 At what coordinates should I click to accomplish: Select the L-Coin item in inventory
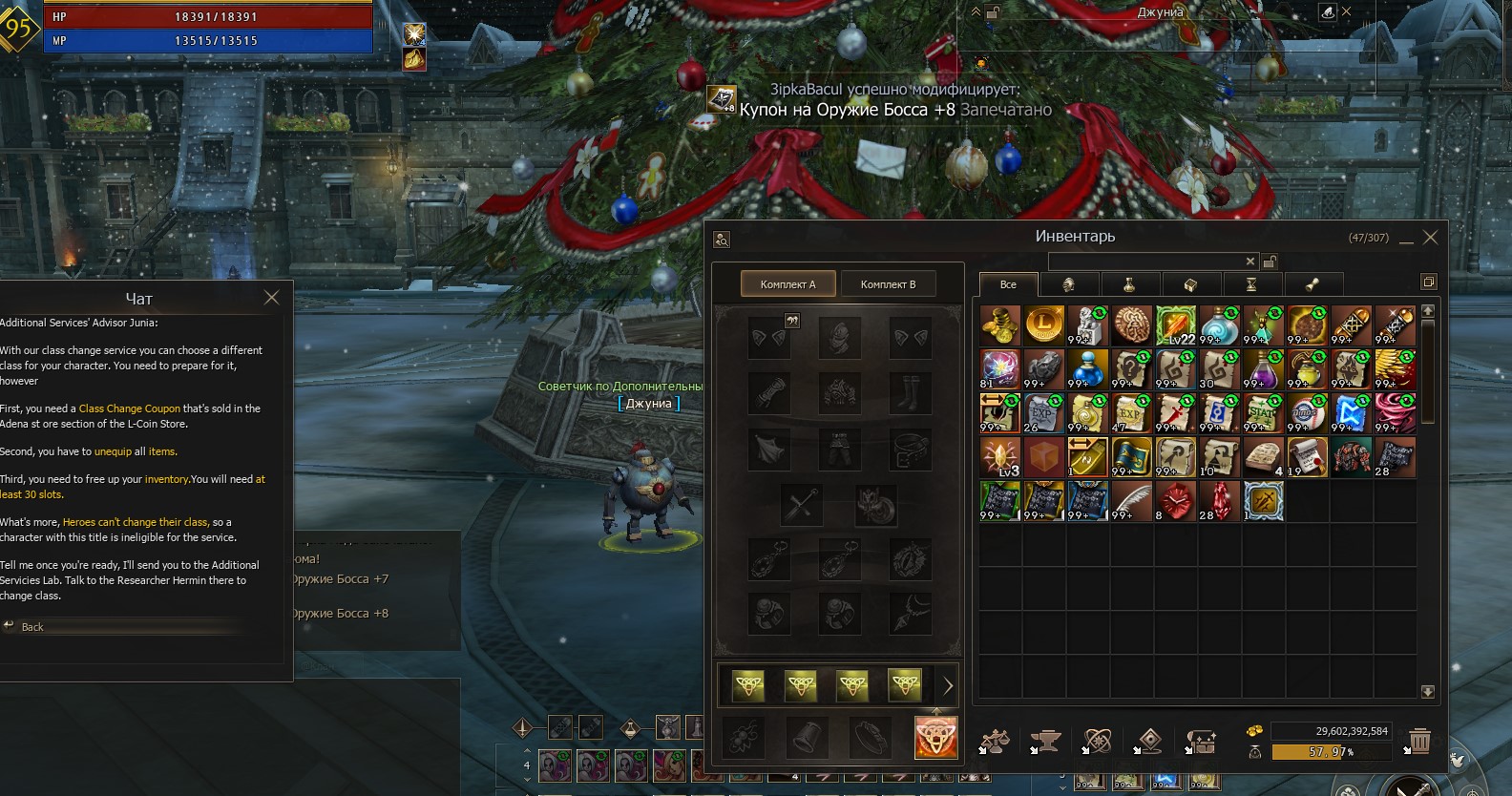1044,325
